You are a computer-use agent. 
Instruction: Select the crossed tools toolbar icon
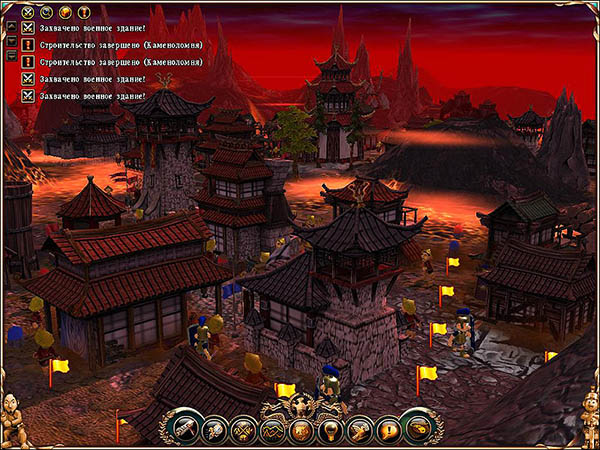point(243,431)
